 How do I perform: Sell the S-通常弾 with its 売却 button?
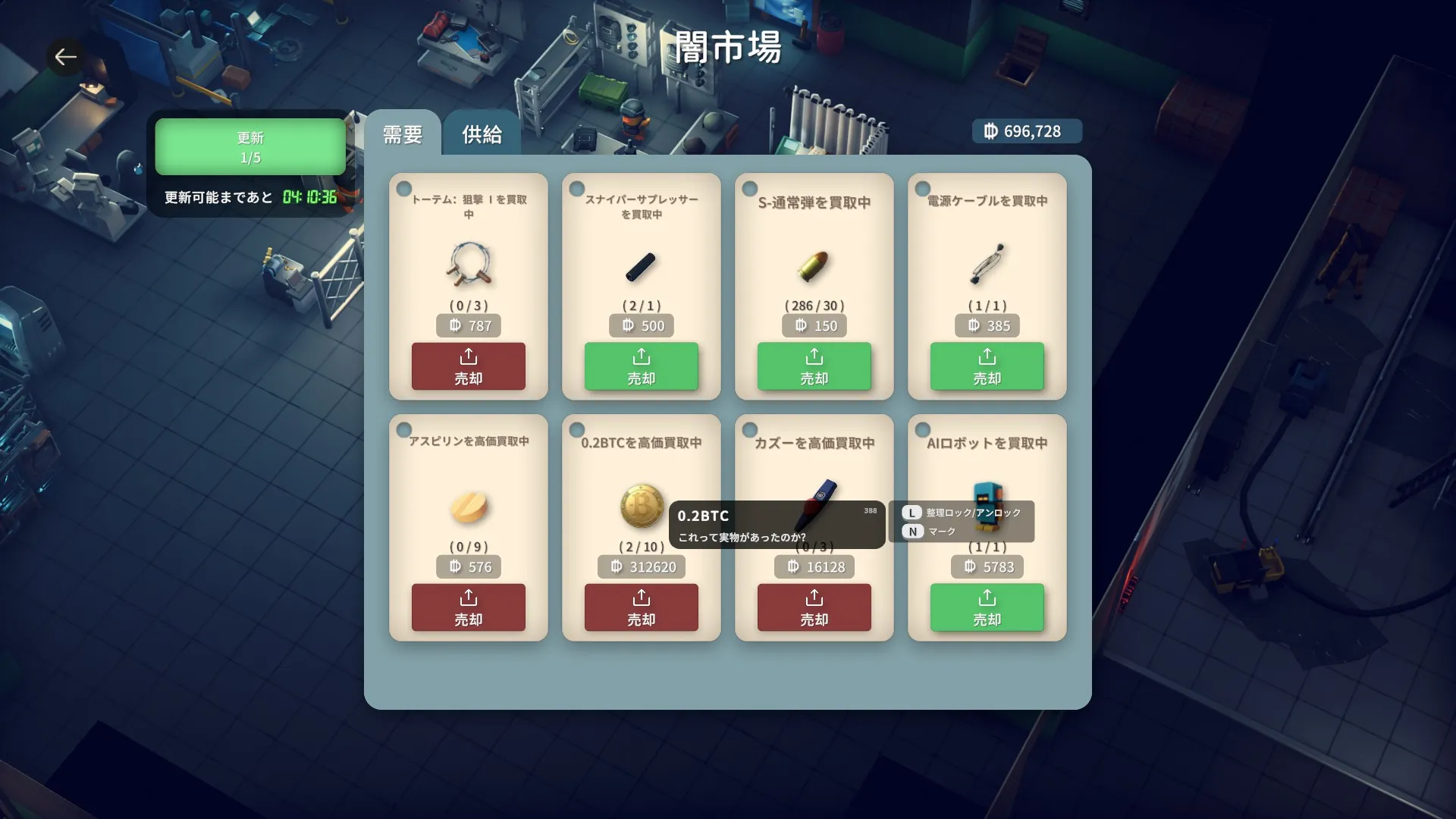tap(814, 366)
